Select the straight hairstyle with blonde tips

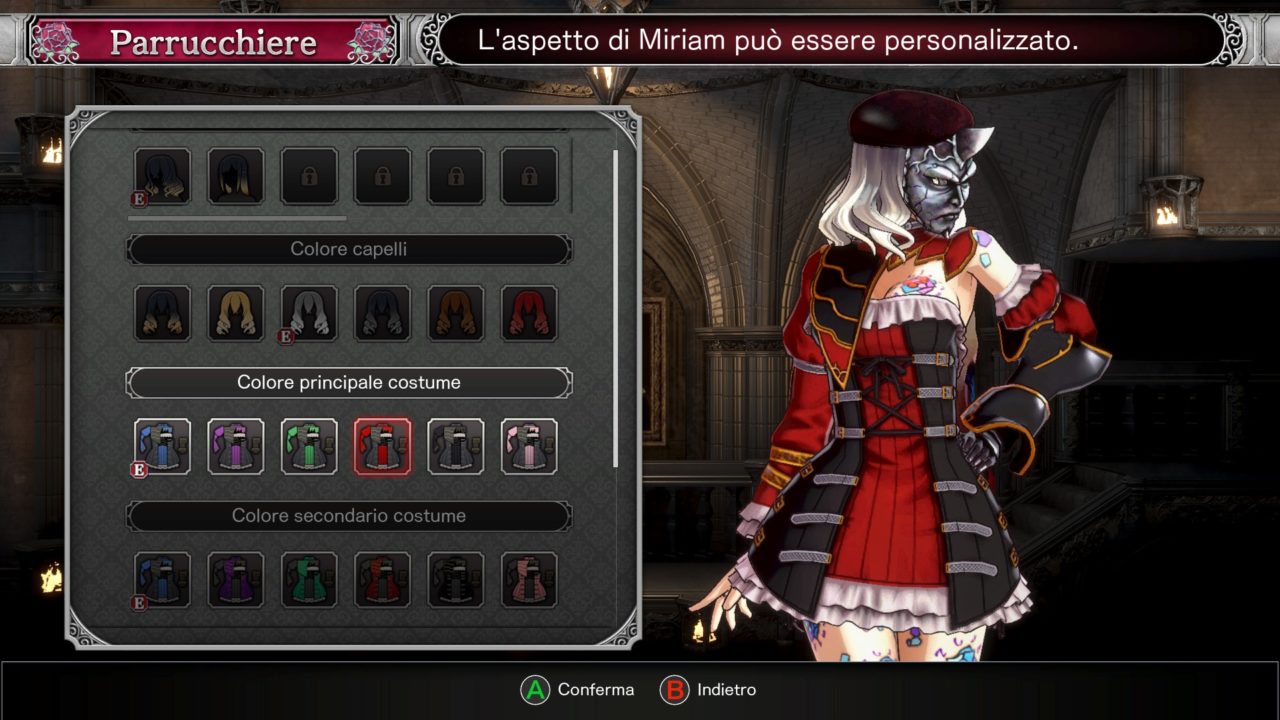point(236,176)
